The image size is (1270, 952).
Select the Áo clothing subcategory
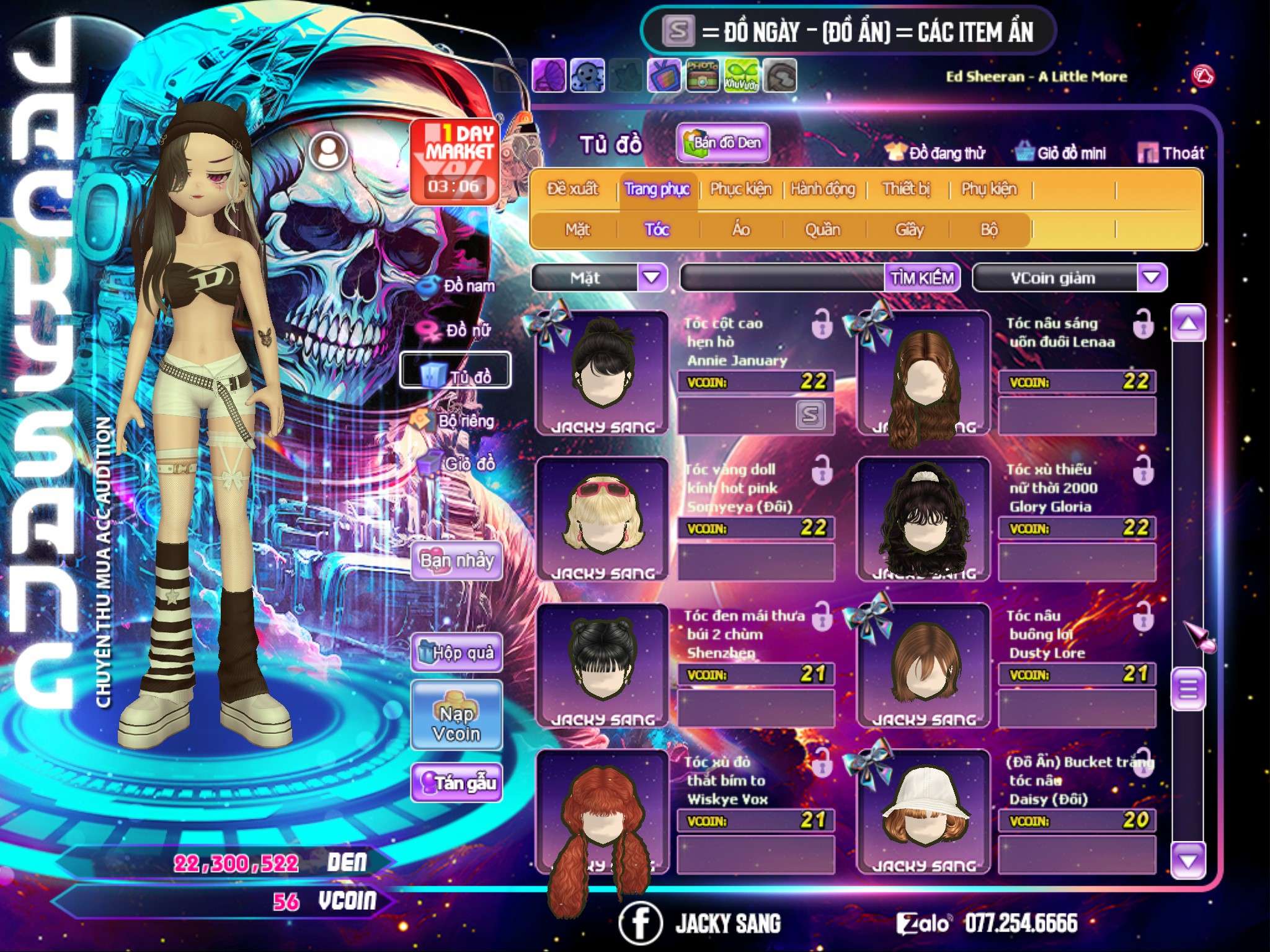[x=741, y=230]
